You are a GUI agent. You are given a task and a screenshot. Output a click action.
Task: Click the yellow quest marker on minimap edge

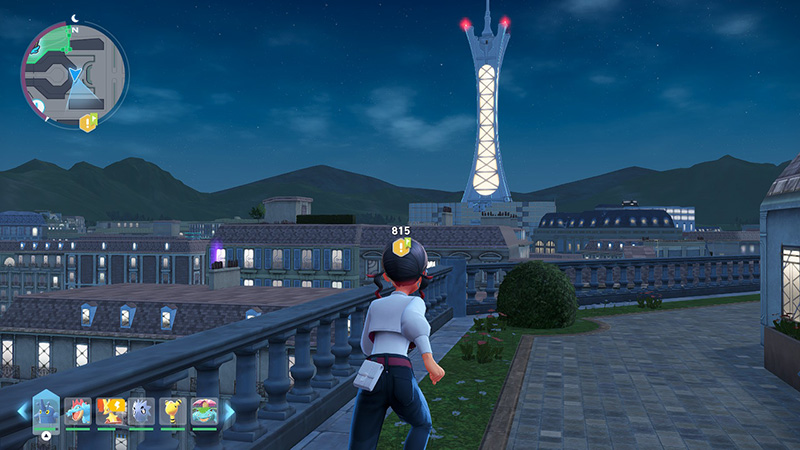88,122
